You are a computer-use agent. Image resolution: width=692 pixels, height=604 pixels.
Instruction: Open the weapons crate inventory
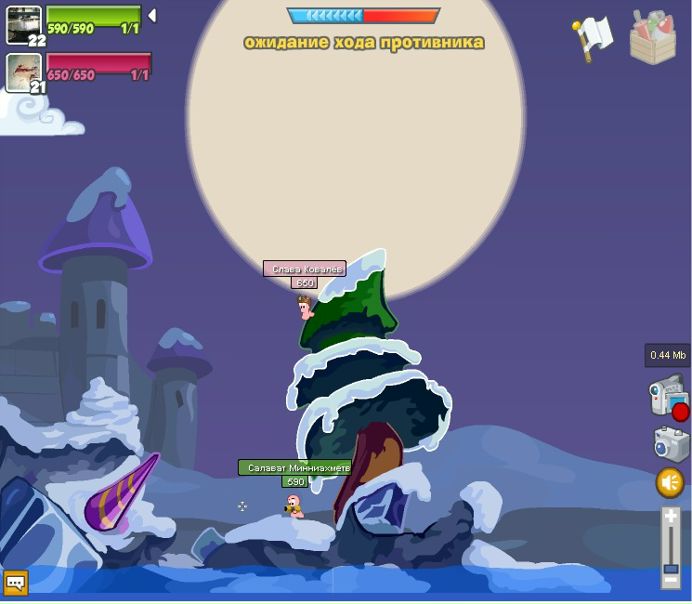(x=652, y=38)
